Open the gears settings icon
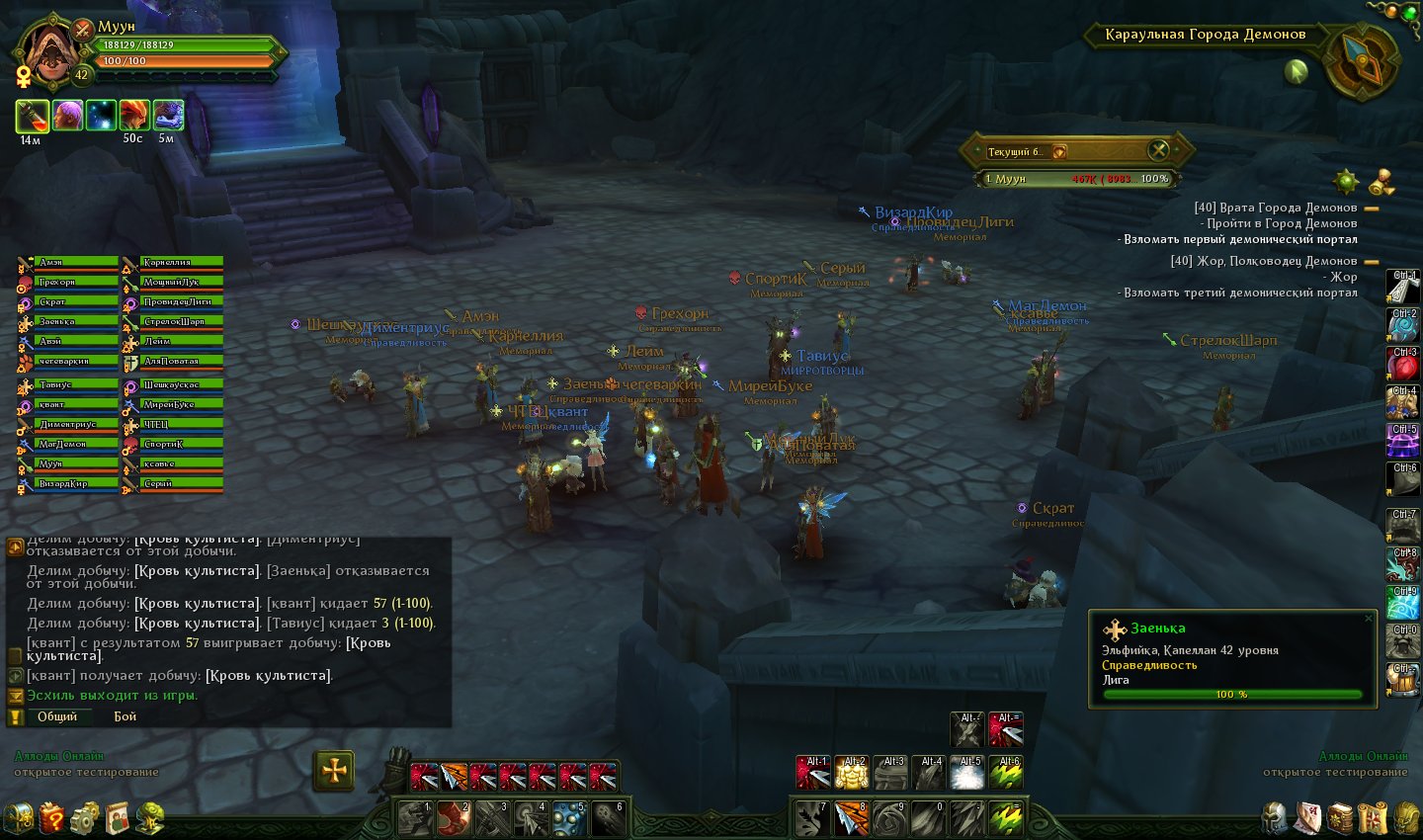This screenshot has height=840, width=1423. point(85,817)
